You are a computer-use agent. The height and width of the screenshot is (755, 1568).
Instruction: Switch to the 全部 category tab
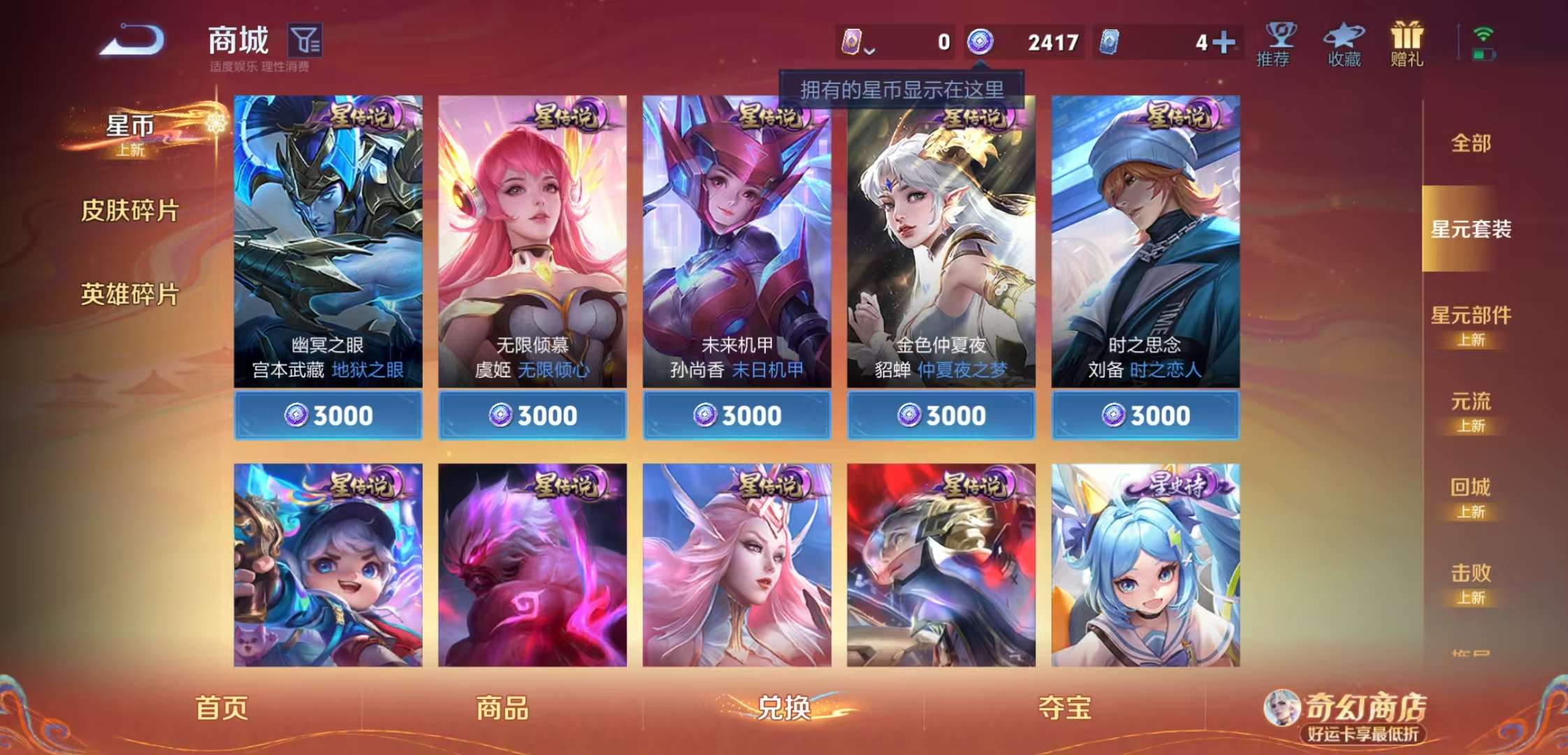1471,143
